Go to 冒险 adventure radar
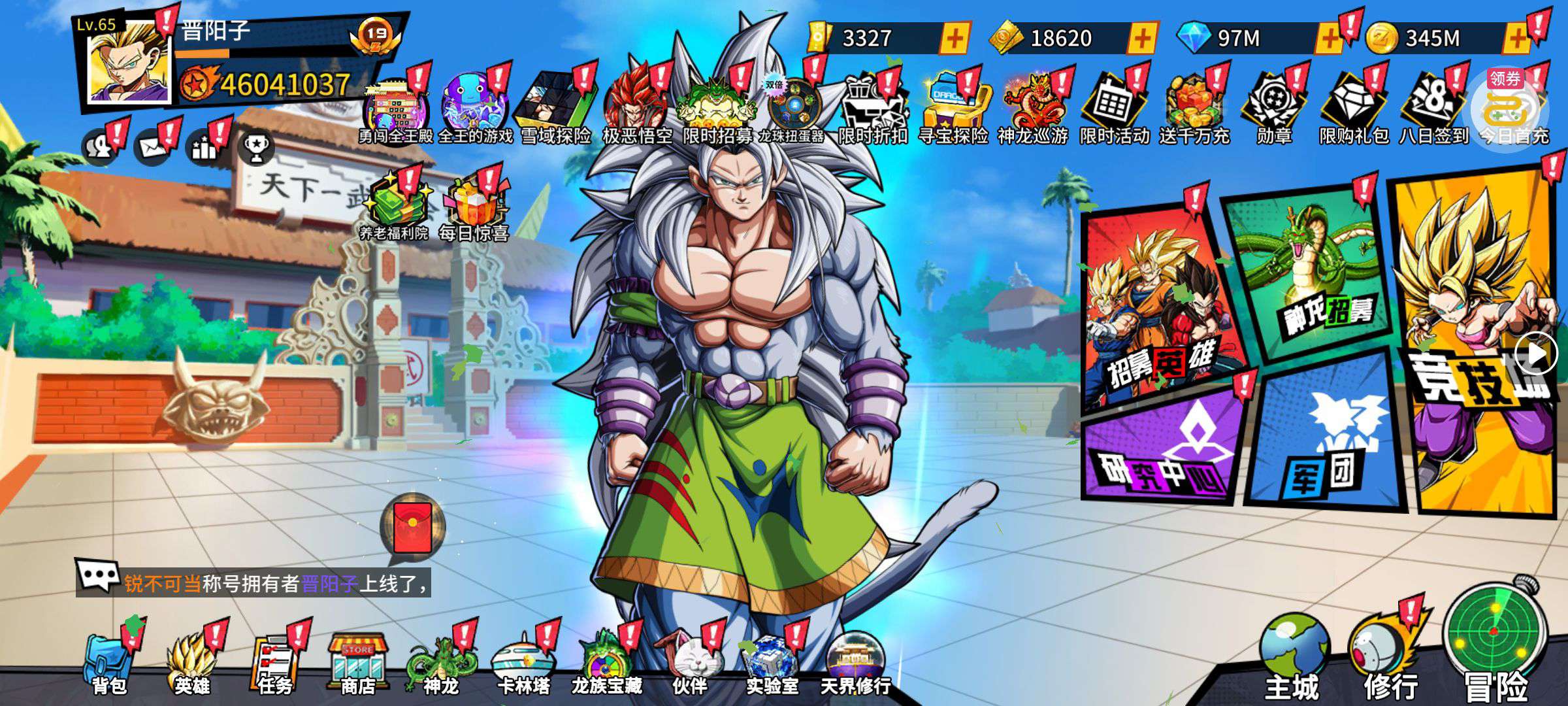 point(1495,647)
